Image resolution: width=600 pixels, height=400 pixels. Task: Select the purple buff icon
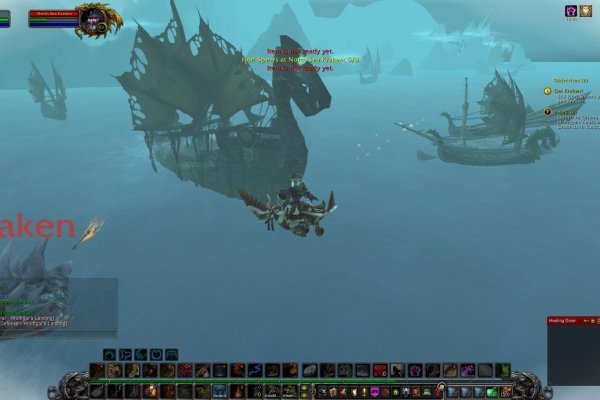(571, 10)
